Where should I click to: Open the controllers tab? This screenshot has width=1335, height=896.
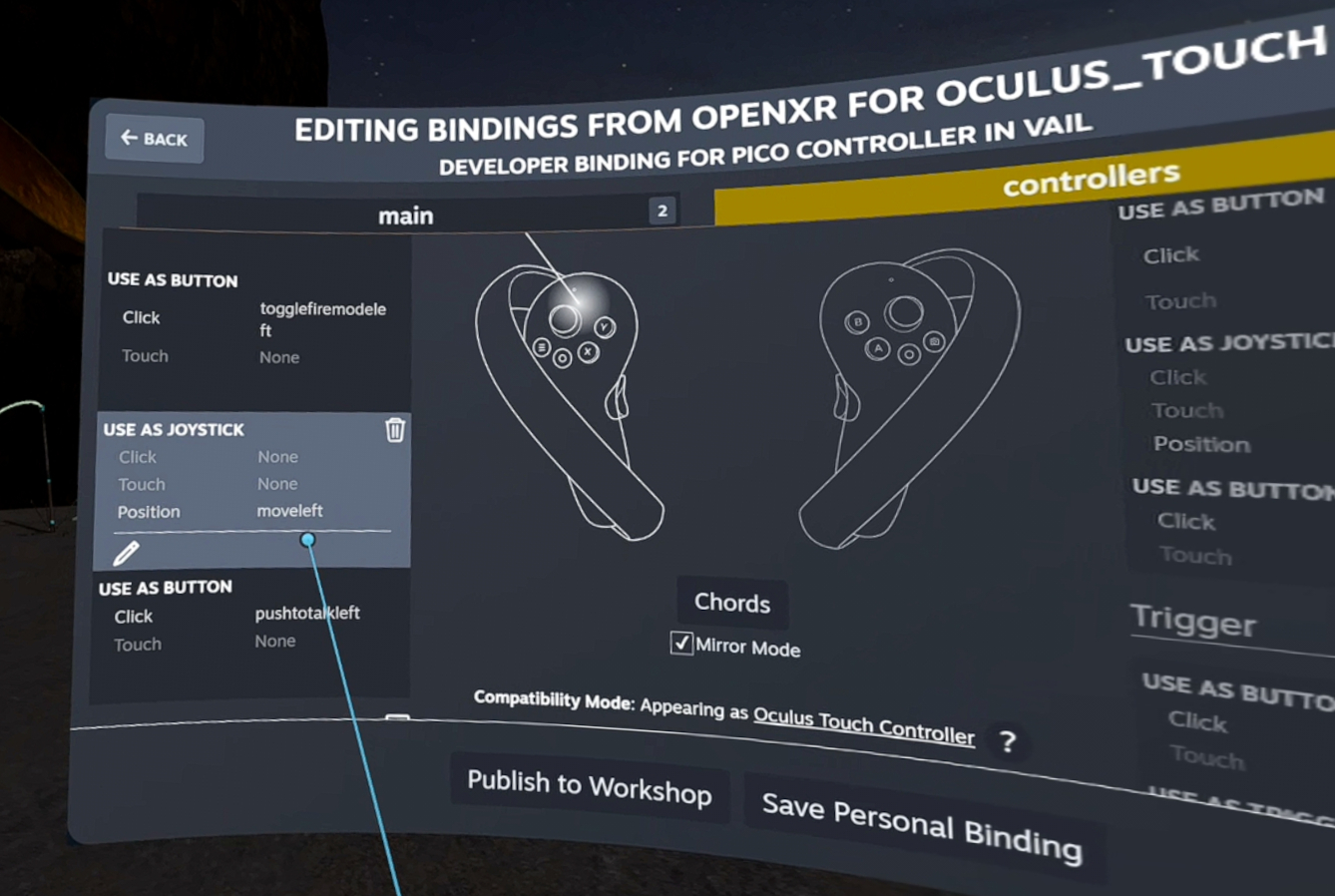coord(1091,180)
